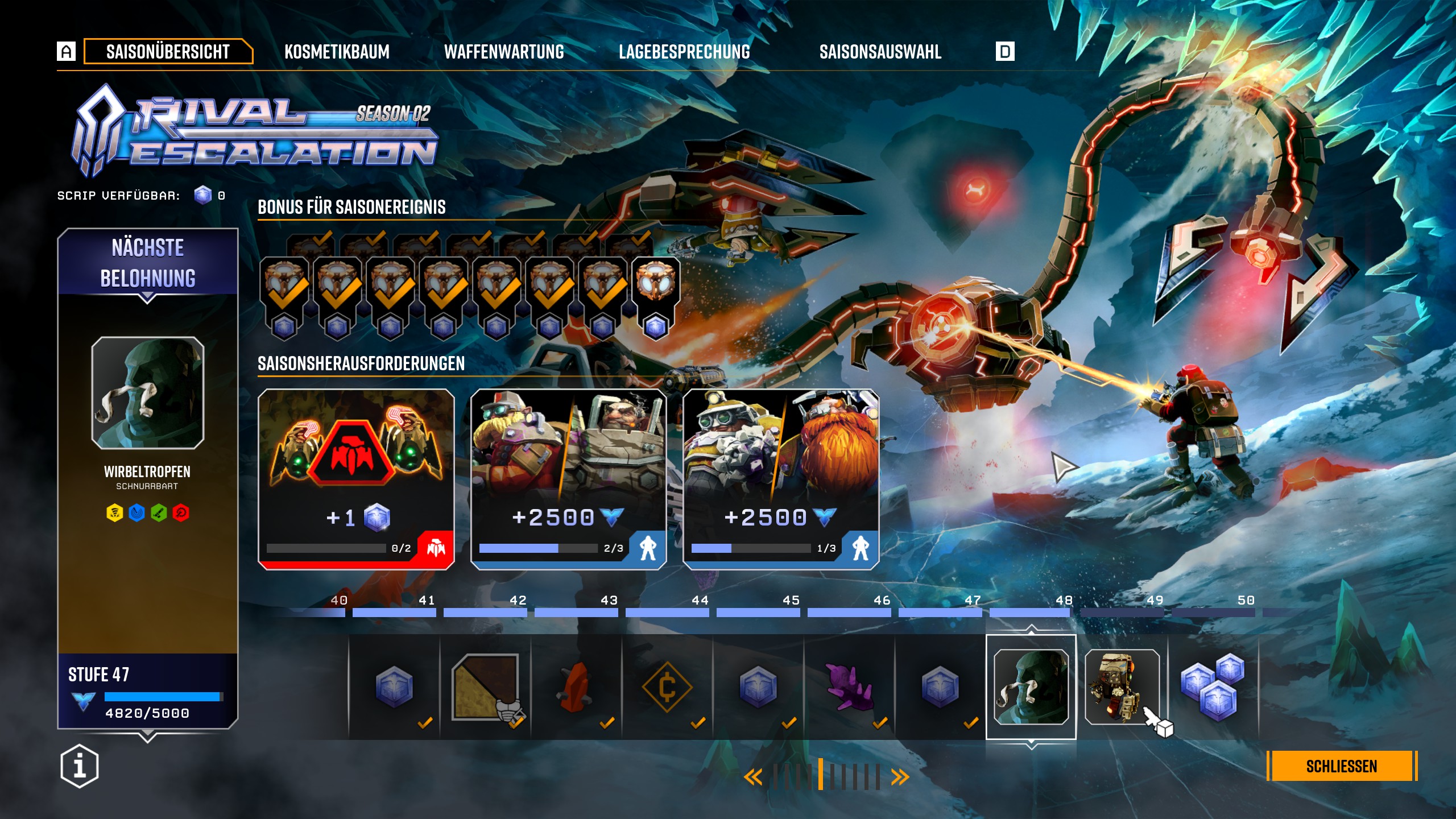Go to the Saisonsauswahl tab
Viewport: 1456px width, 819px height.
tap(880, 52)
